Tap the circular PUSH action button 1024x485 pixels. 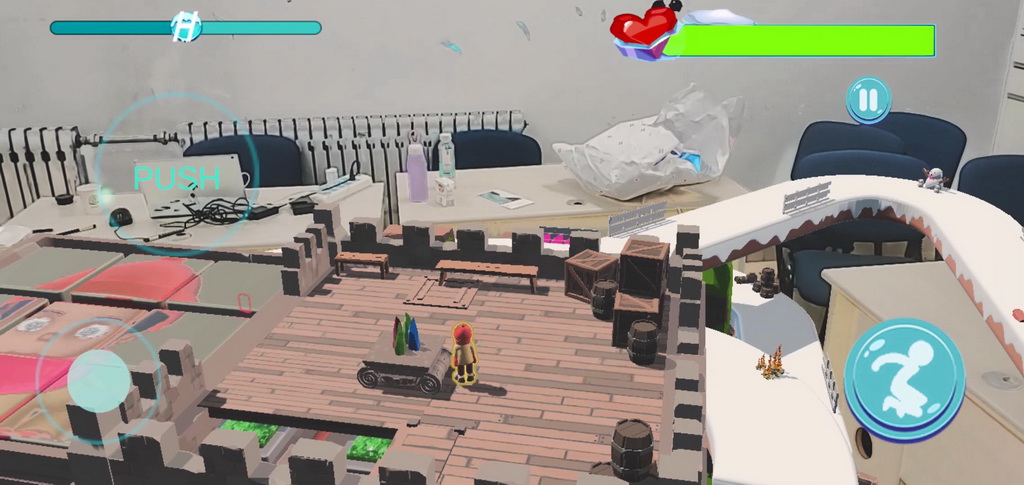tap(177, 177)
